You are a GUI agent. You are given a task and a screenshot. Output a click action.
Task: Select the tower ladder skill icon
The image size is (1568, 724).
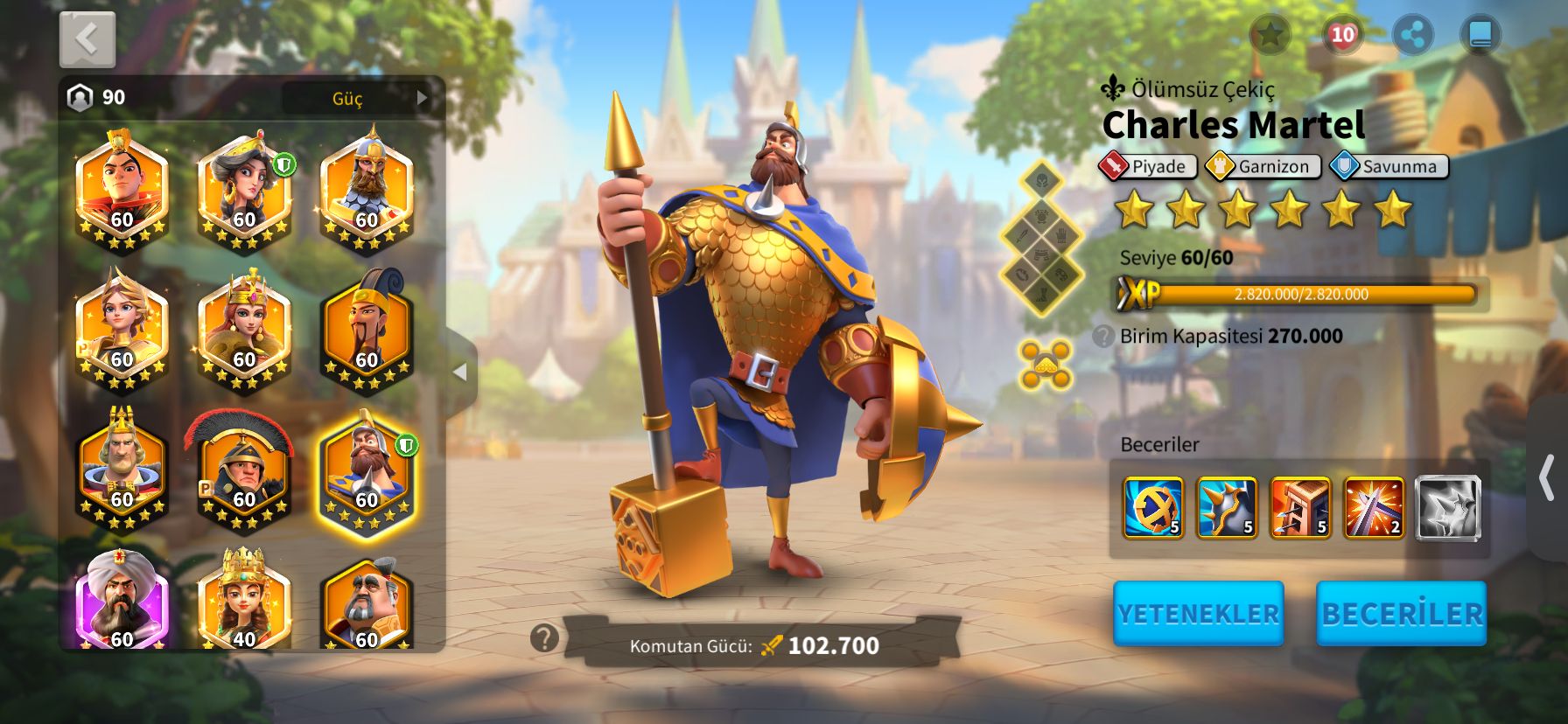[x=1300, y=507]
